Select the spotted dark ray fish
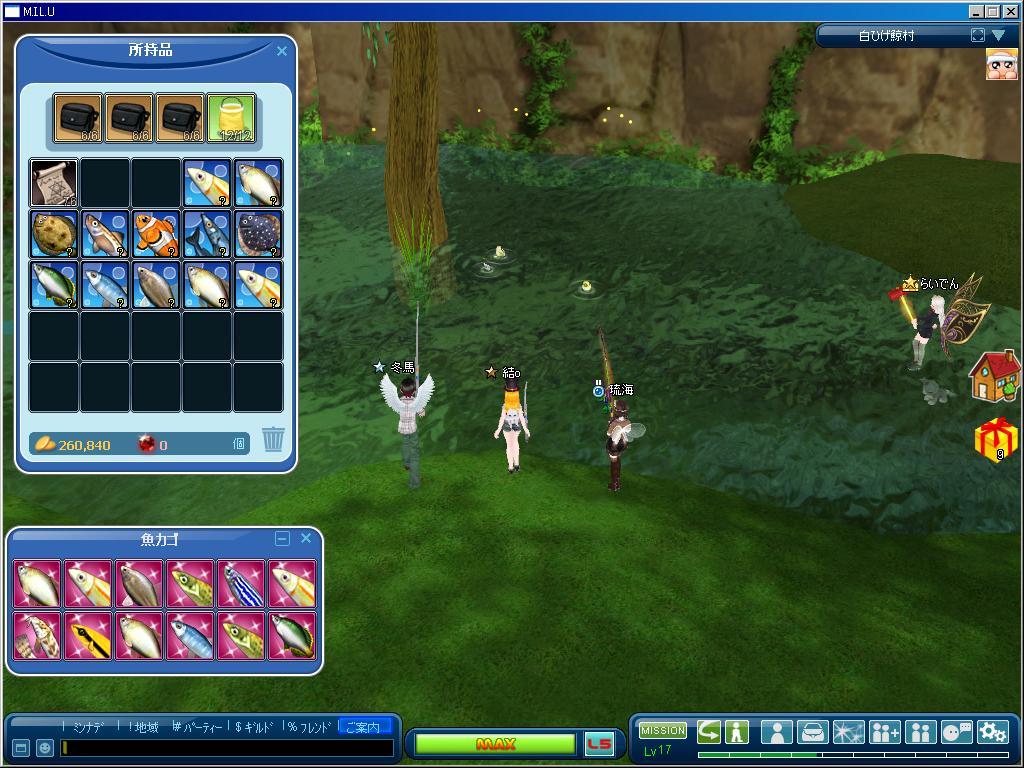The width and height of the screenshot is (1024, 768). [x=258, y=234]
